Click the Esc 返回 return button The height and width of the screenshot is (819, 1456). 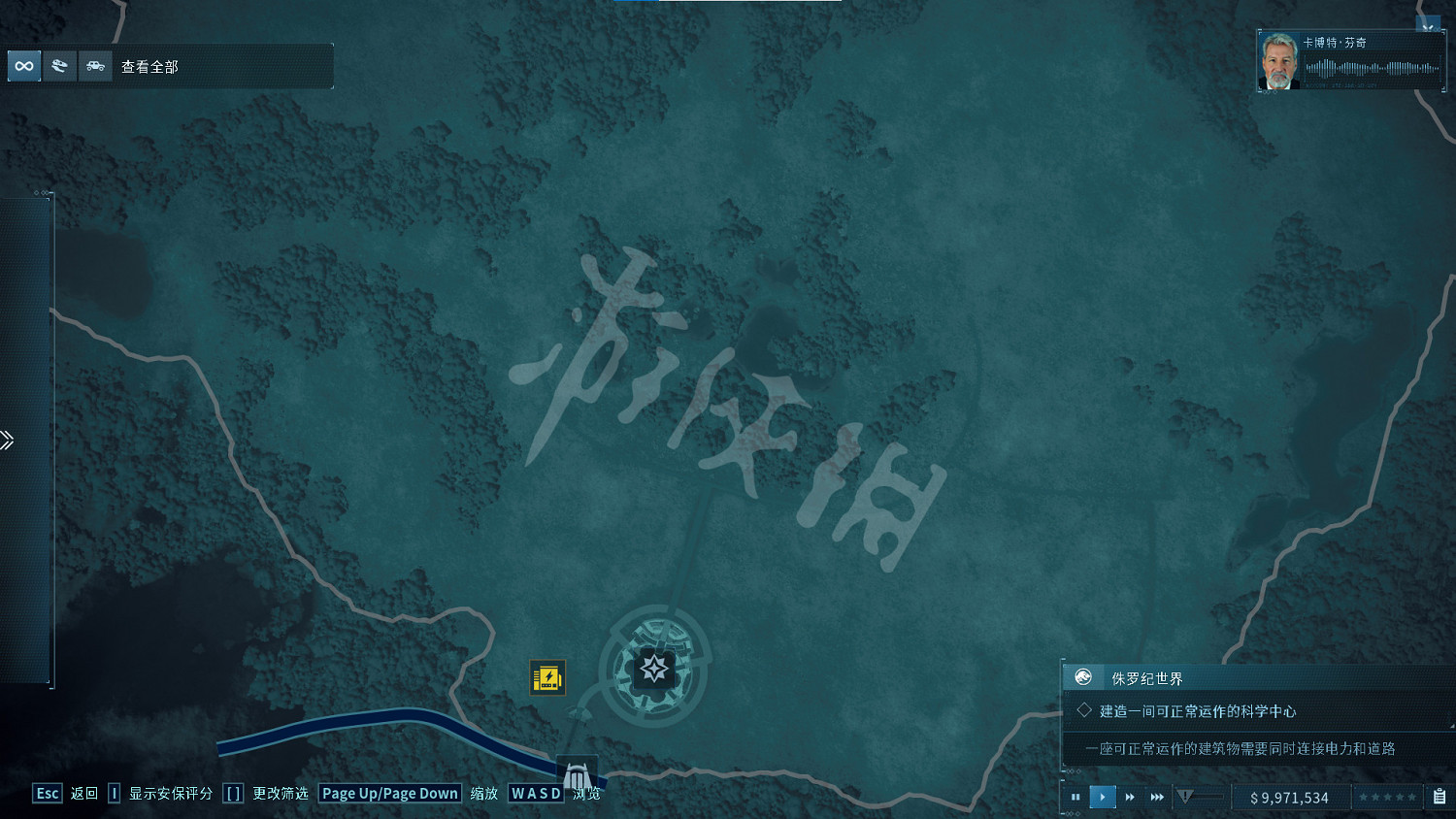click(47, 793)
